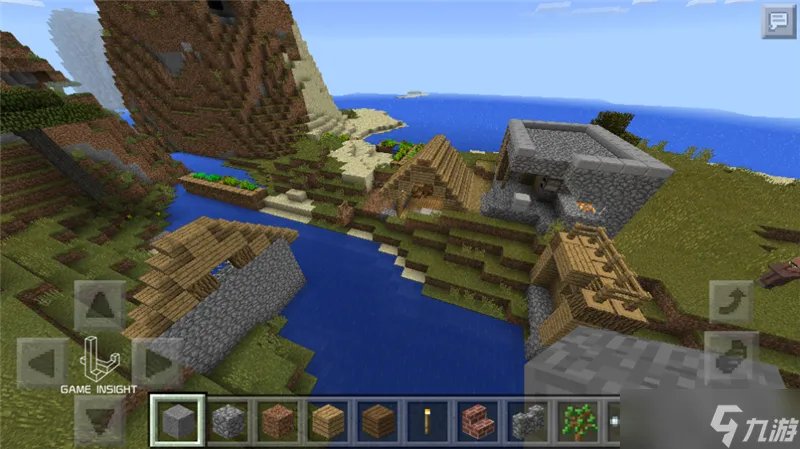
Task: Tap the fly down arrow button
Action: [731, 352]
